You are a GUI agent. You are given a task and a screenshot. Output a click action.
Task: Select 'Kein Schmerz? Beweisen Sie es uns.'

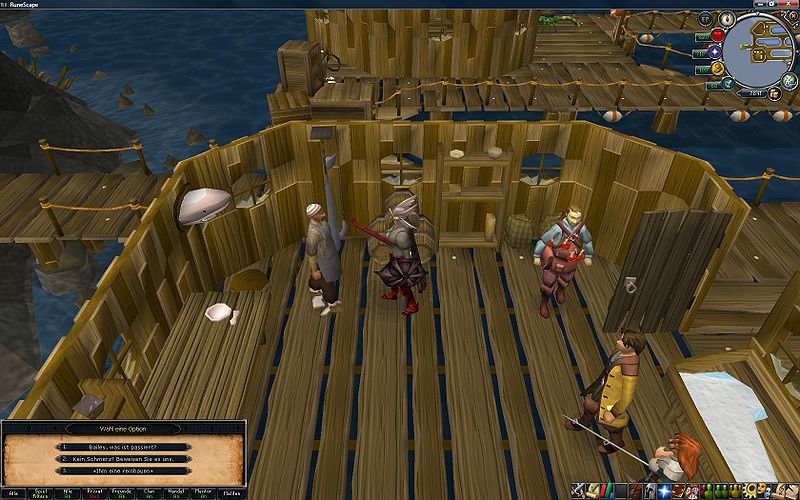(x=124, y=458)
